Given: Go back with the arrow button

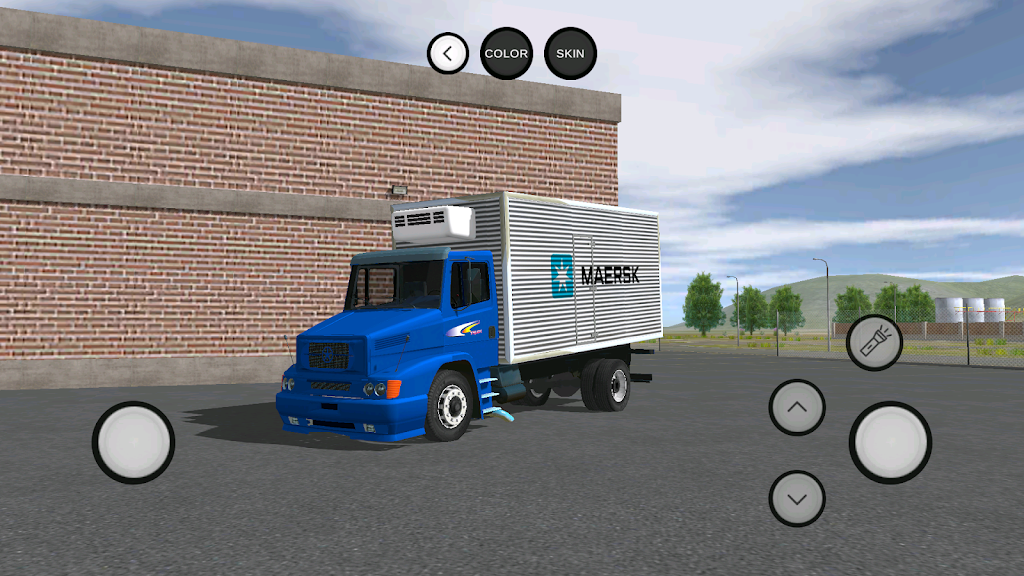Looking at the screenshot, I should (x=448, y=53).
